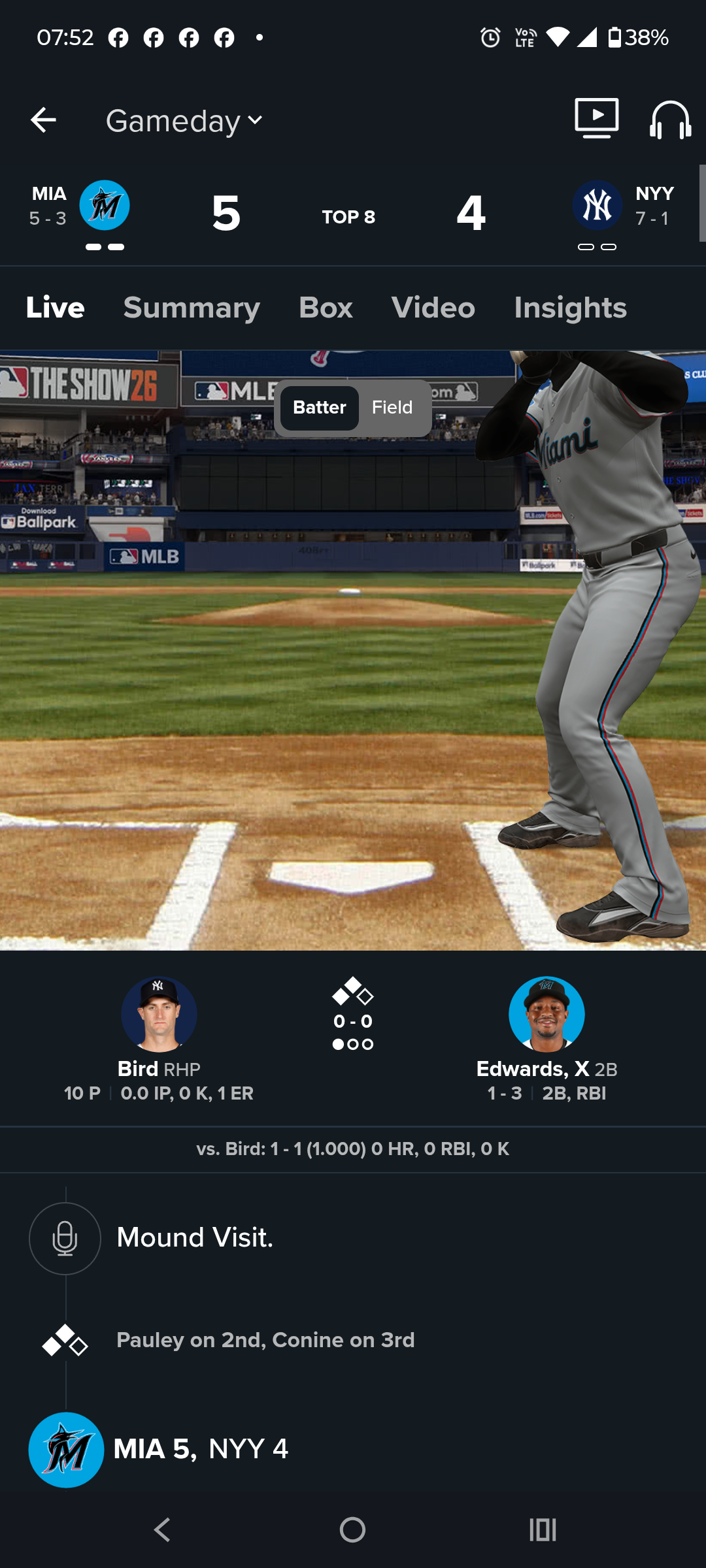Tap the Mound Visit play entry
Screen dimensions: 706x1568
tap(195, 1237)
